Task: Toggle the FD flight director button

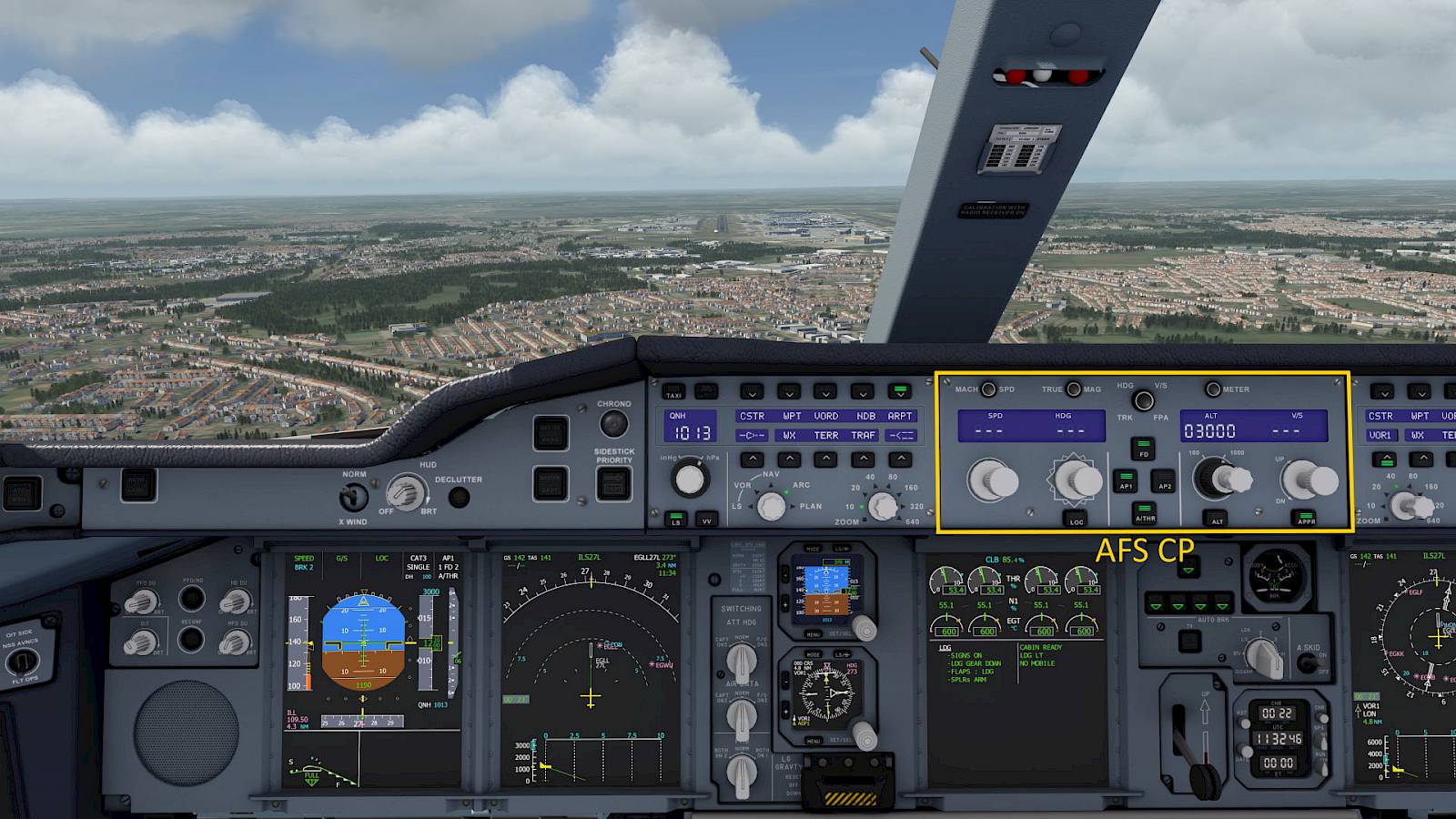Action: click(1144, 448)
